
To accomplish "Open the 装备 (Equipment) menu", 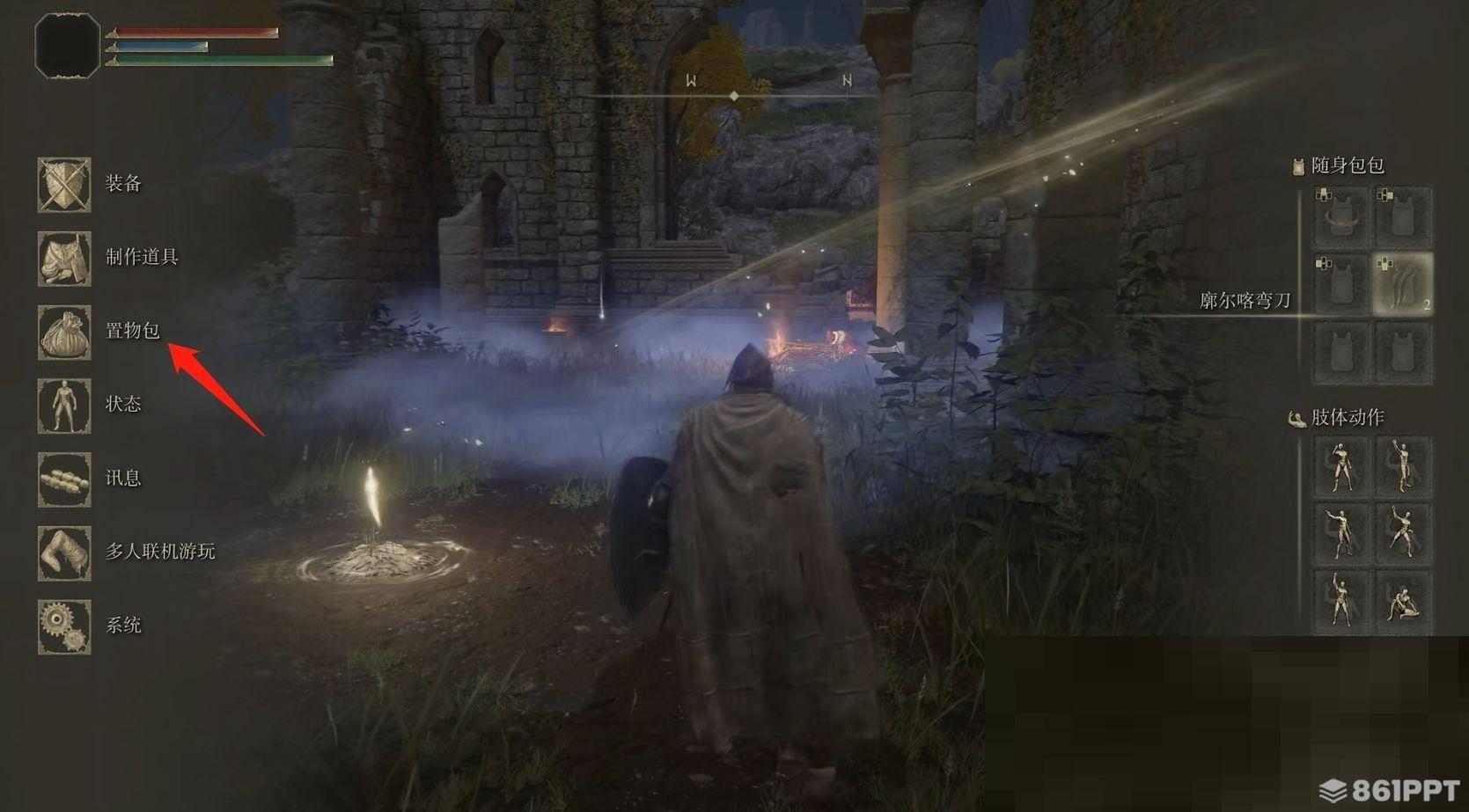I will tap(64, 185).
